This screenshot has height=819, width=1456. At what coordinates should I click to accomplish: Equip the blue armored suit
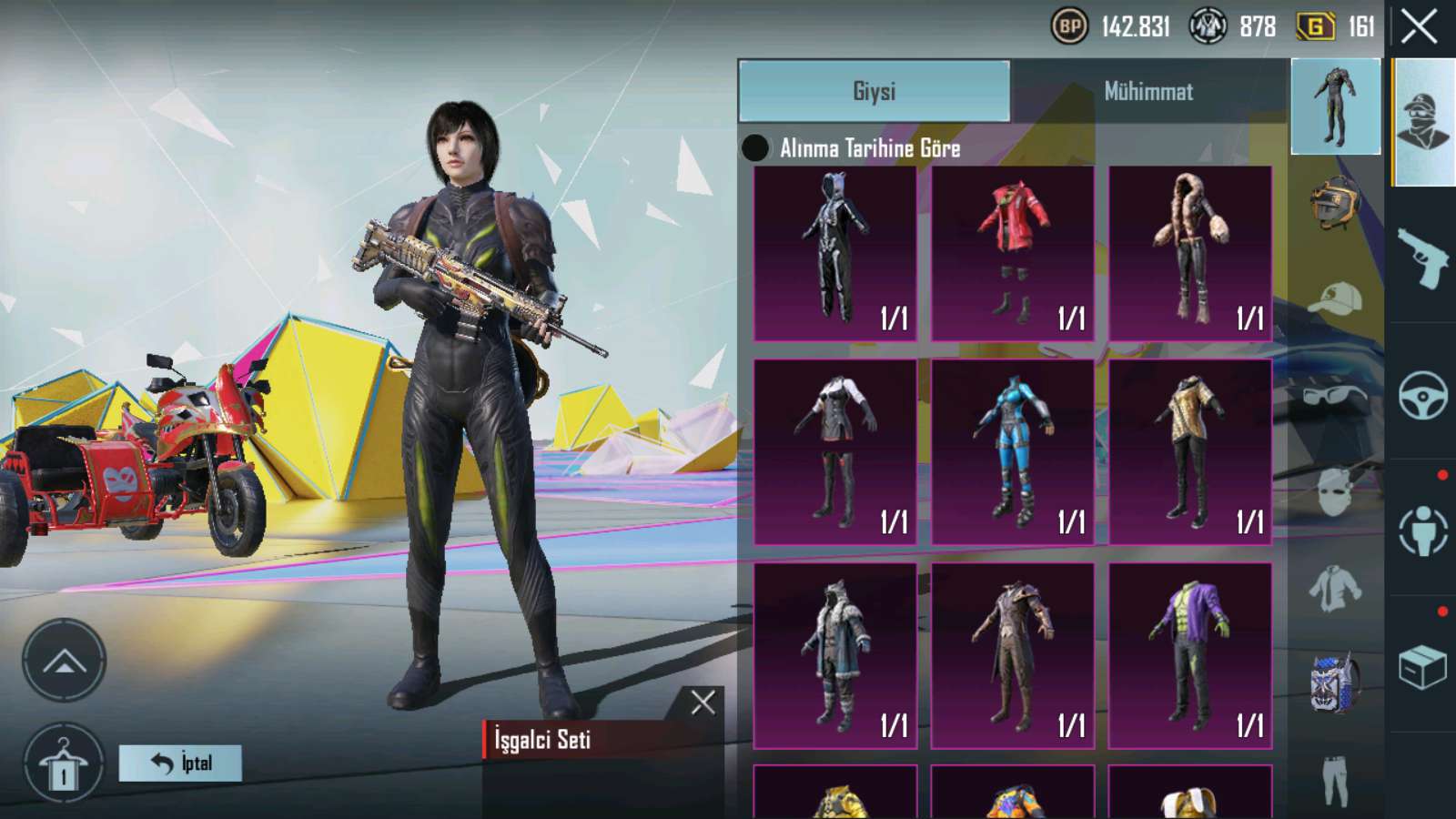[x=1012, y=452]
